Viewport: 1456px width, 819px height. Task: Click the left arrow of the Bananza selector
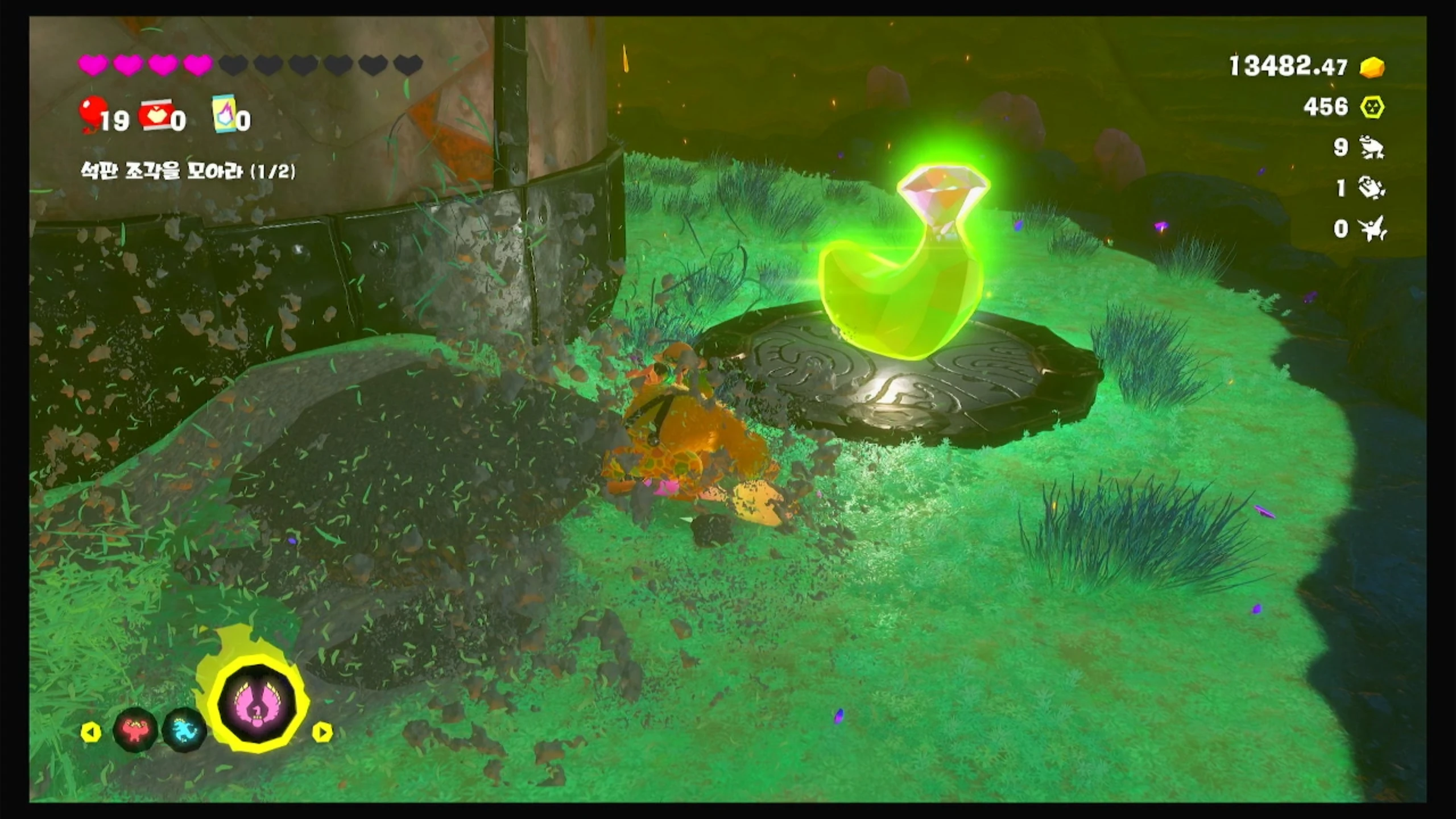coord(90,732)
